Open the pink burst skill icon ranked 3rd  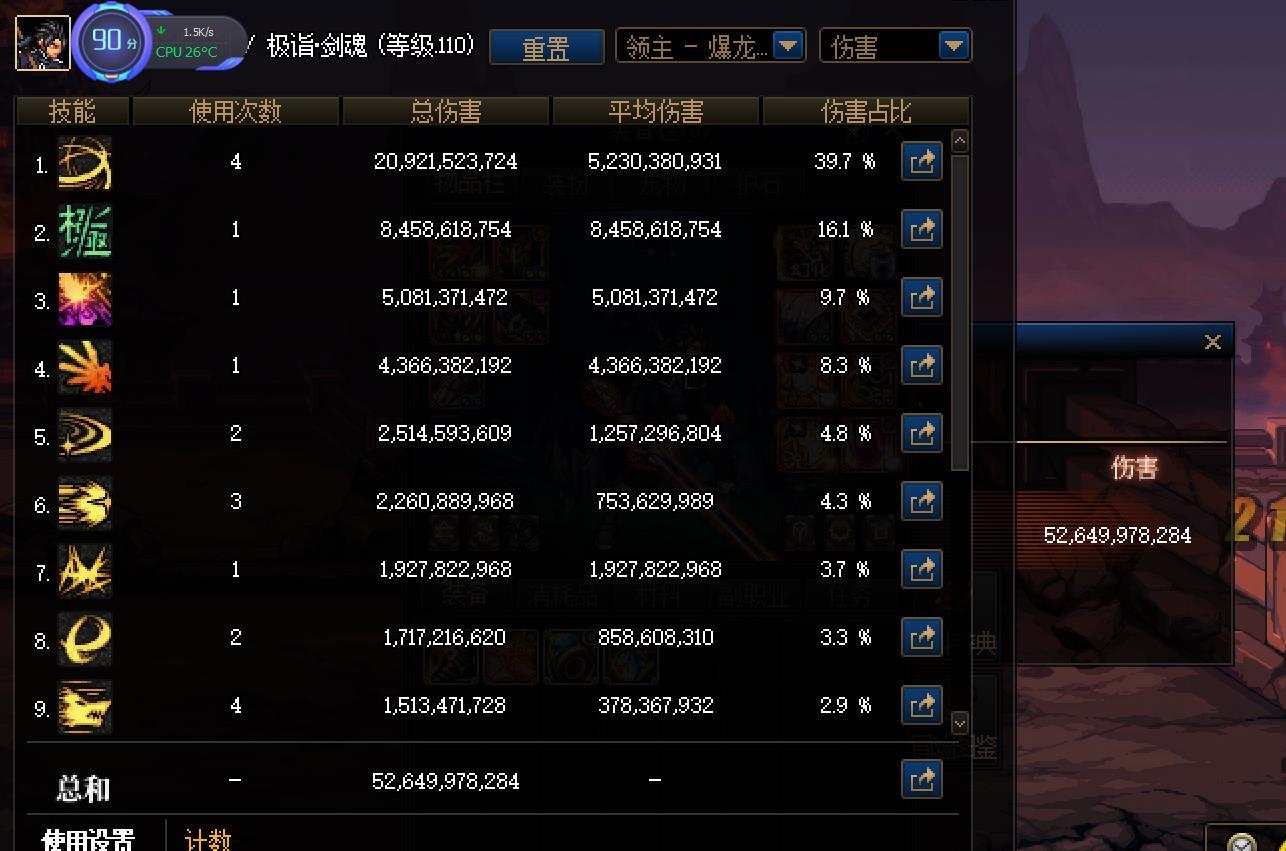click(x=85, y=298)
